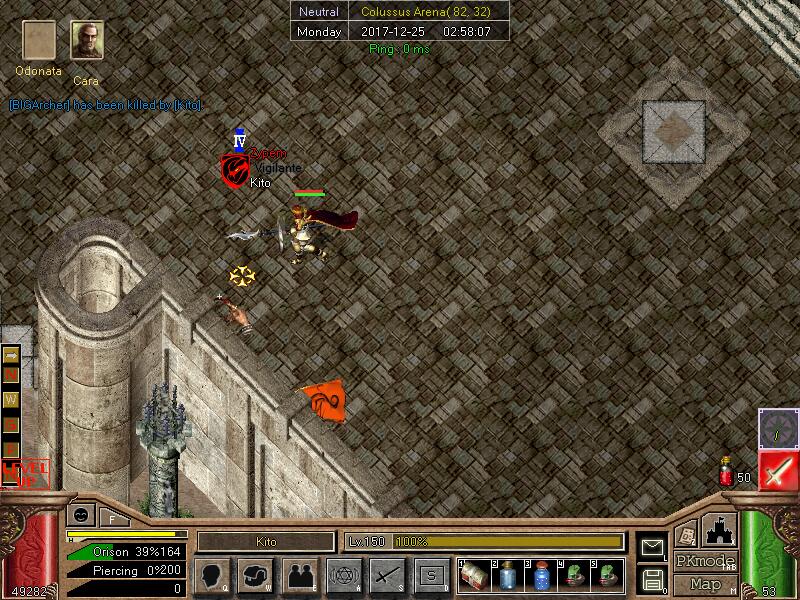Open the inventory bag panel
The height and width of the screenshot is (600, 800).
pyautogui.click(x=256, y=575)
